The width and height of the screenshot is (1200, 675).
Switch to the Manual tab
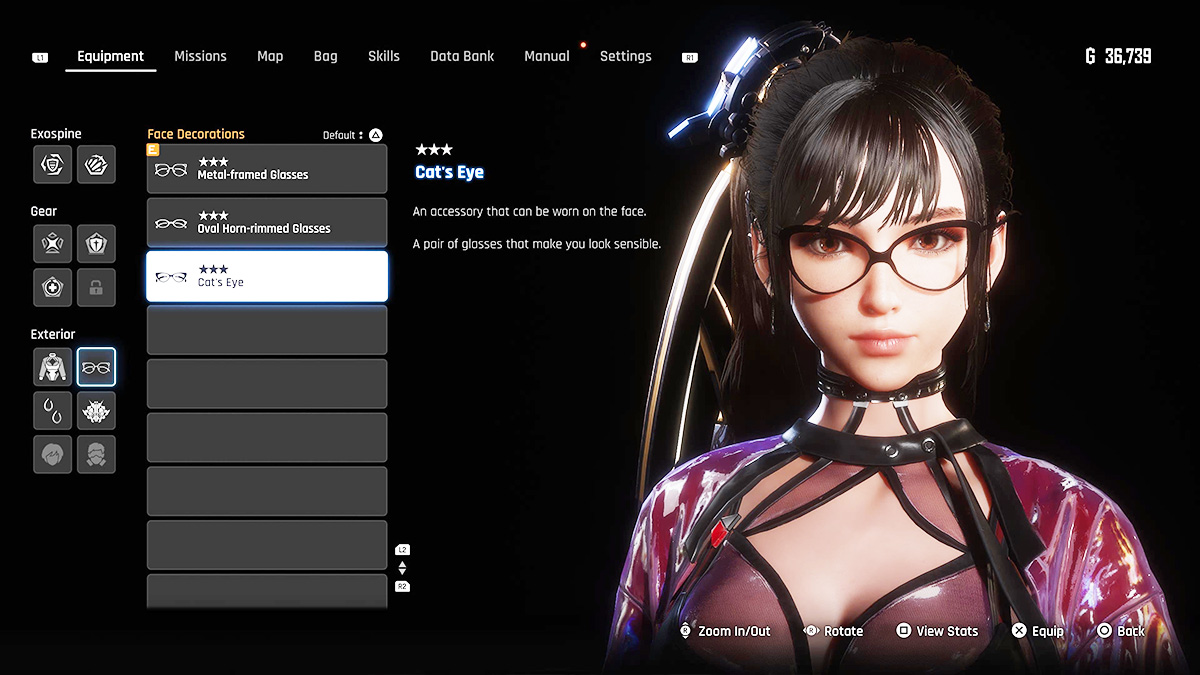click(547, 56)
